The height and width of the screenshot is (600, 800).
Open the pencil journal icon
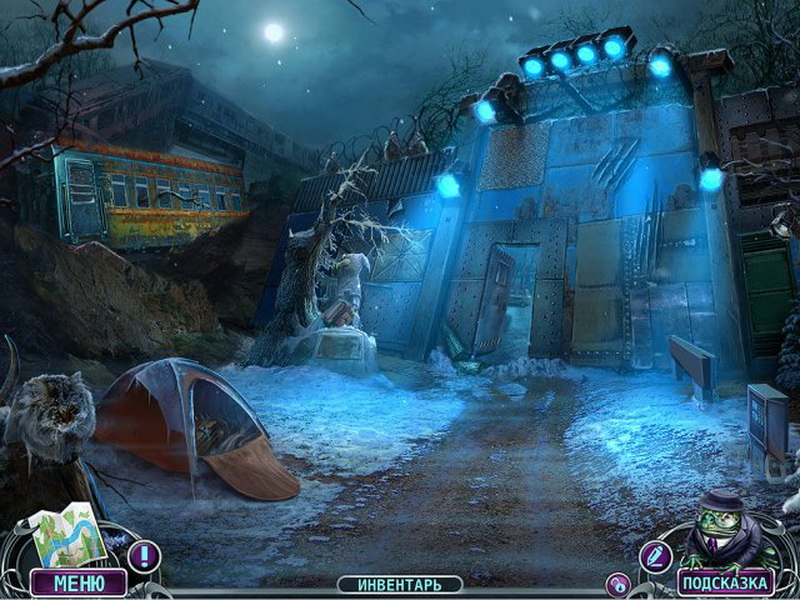tap(656, 555)
